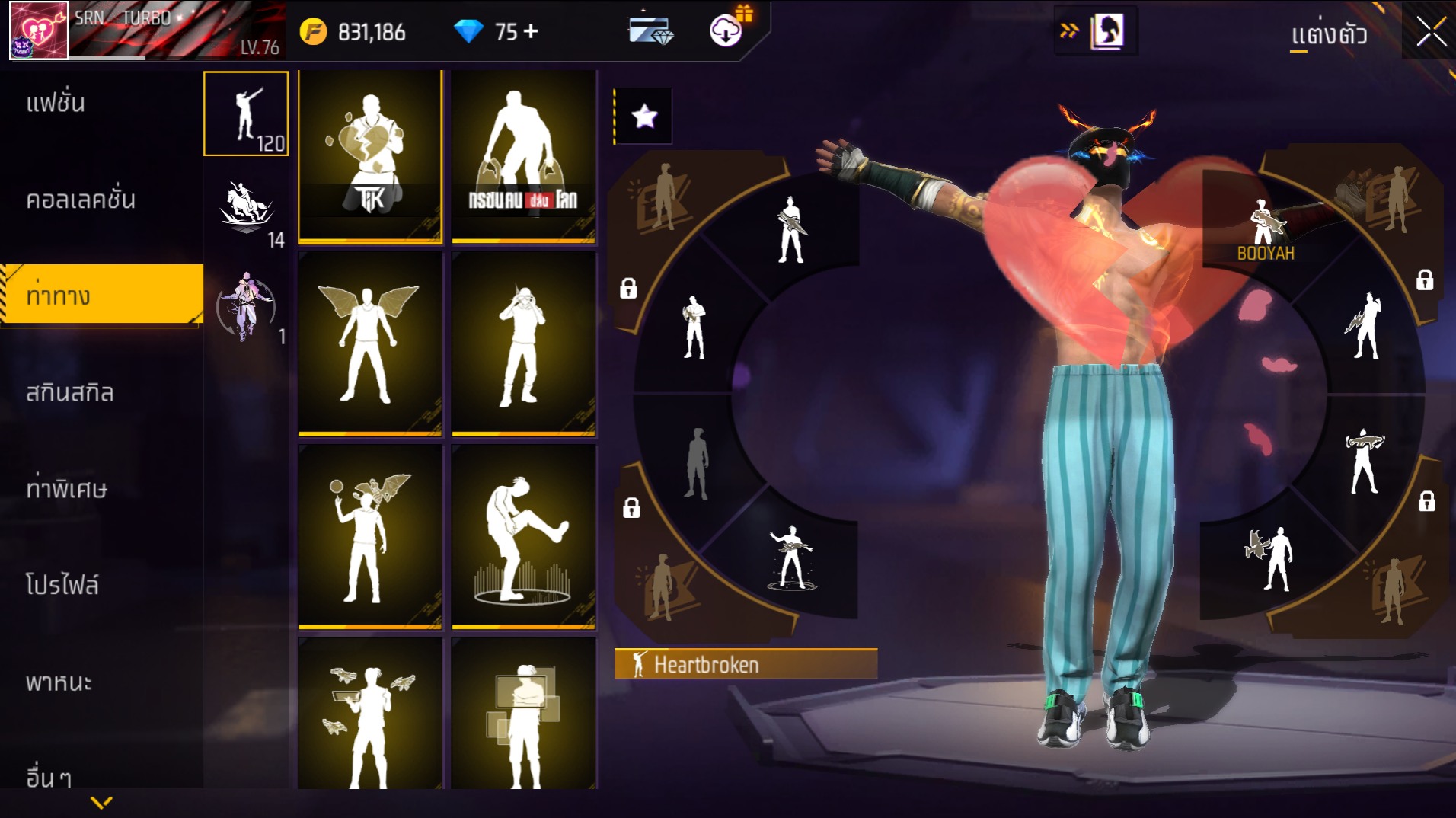
Task: Select the emote sub-tab showing 120
Action: click(246, 113)
